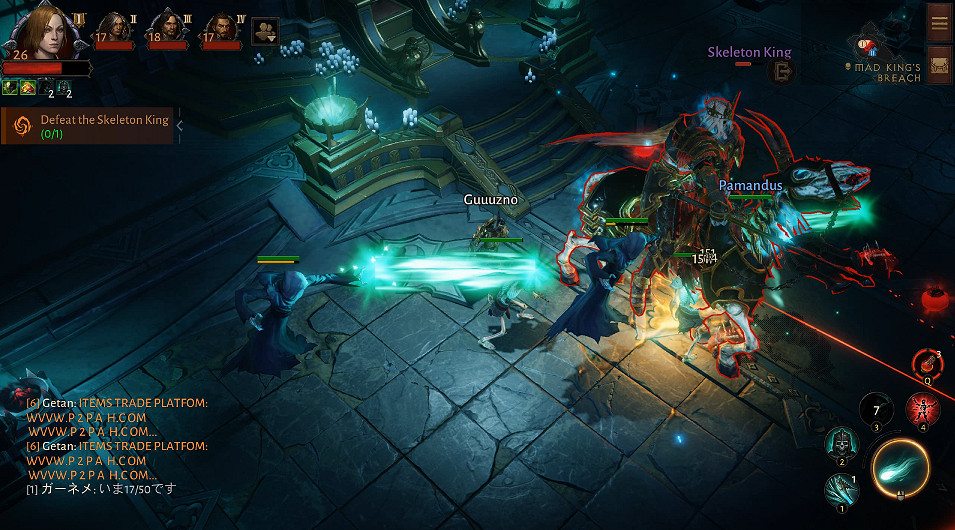Screen dimensions: 955x530
Task: Open the hamburger main menu
Action: 939,22
